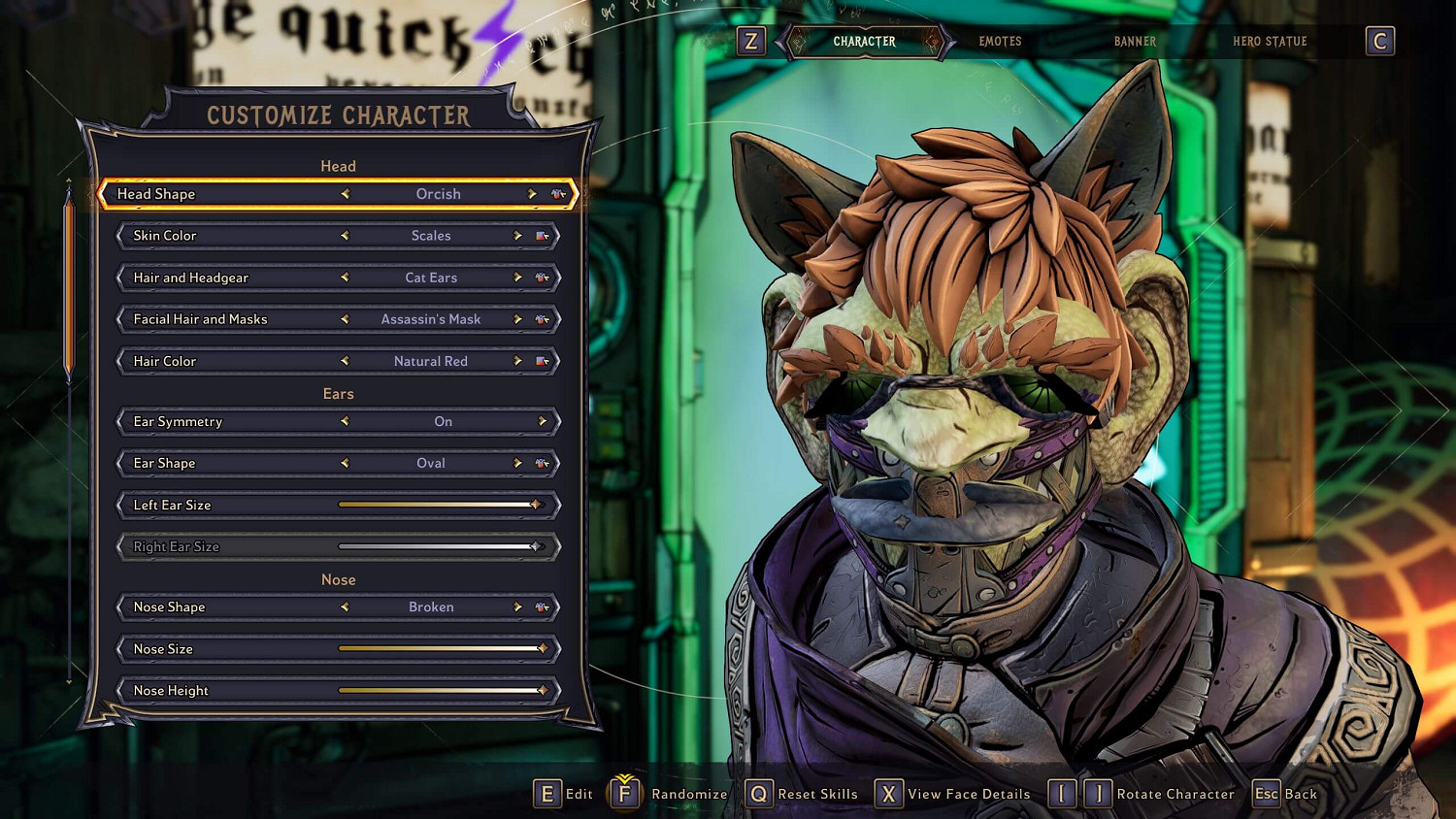Change Hair Color to next shade

(x=517, y=361)
